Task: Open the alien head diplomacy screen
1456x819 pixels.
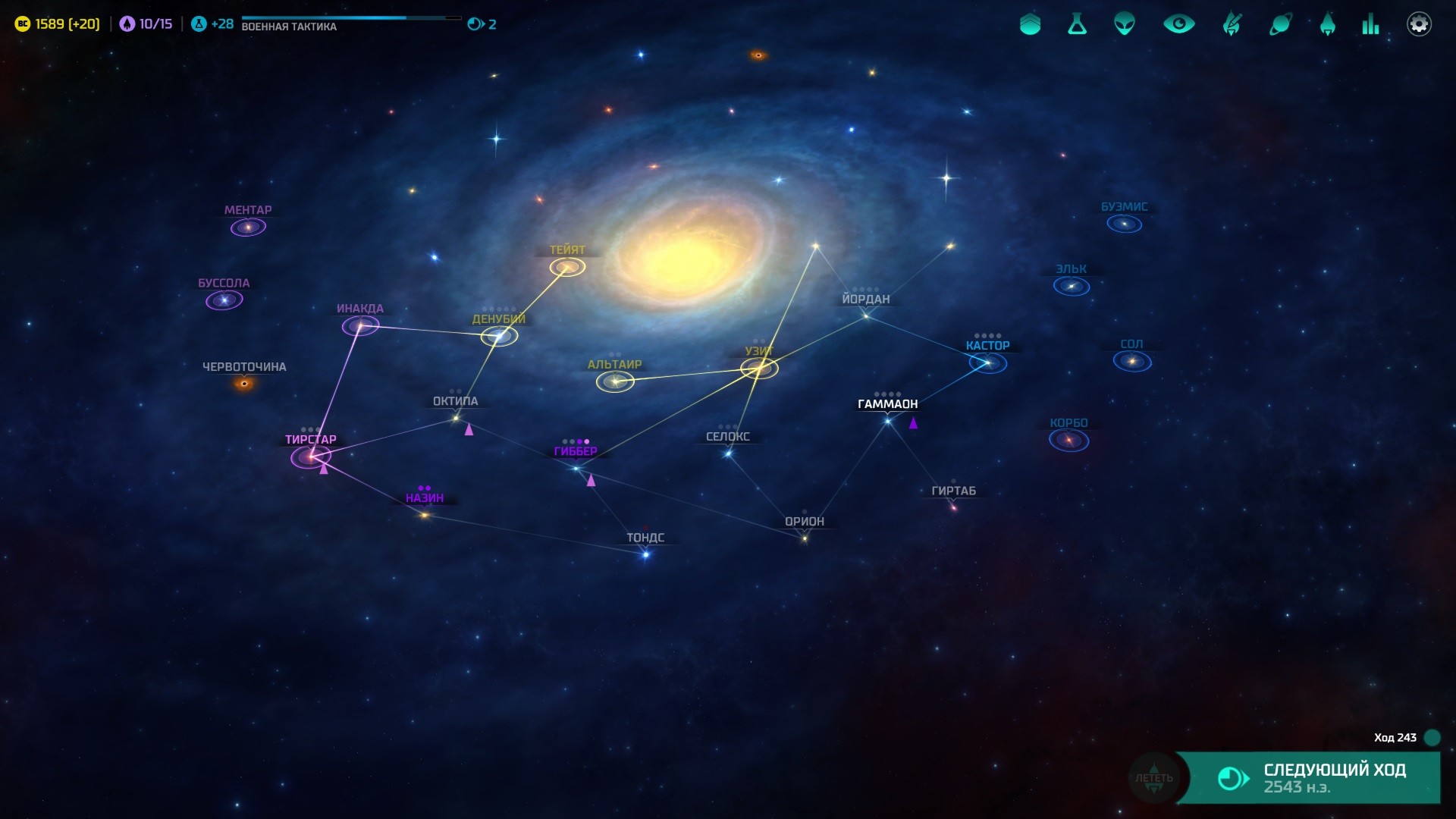Action: 1125,24
